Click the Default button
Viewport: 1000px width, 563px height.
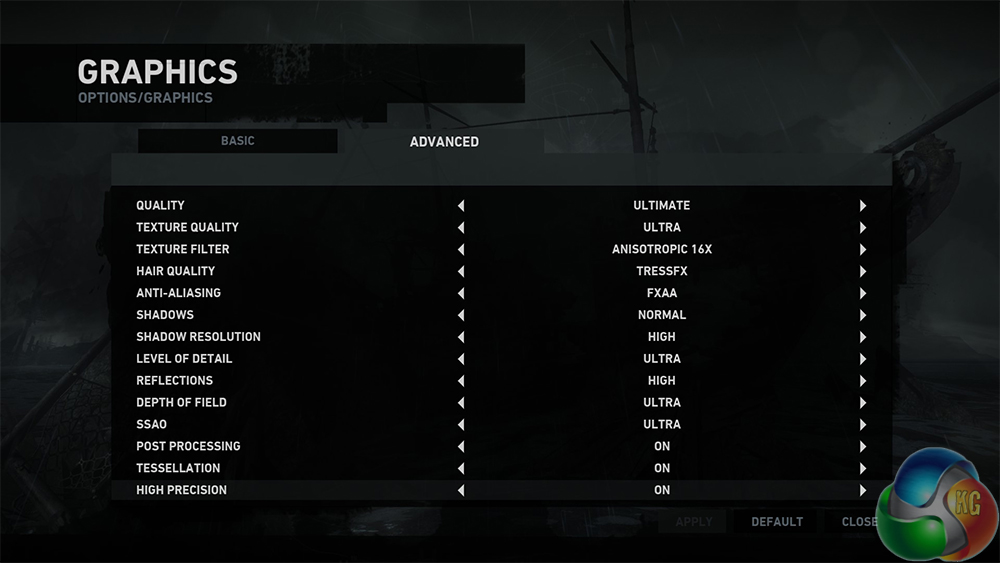coord(777,521)
